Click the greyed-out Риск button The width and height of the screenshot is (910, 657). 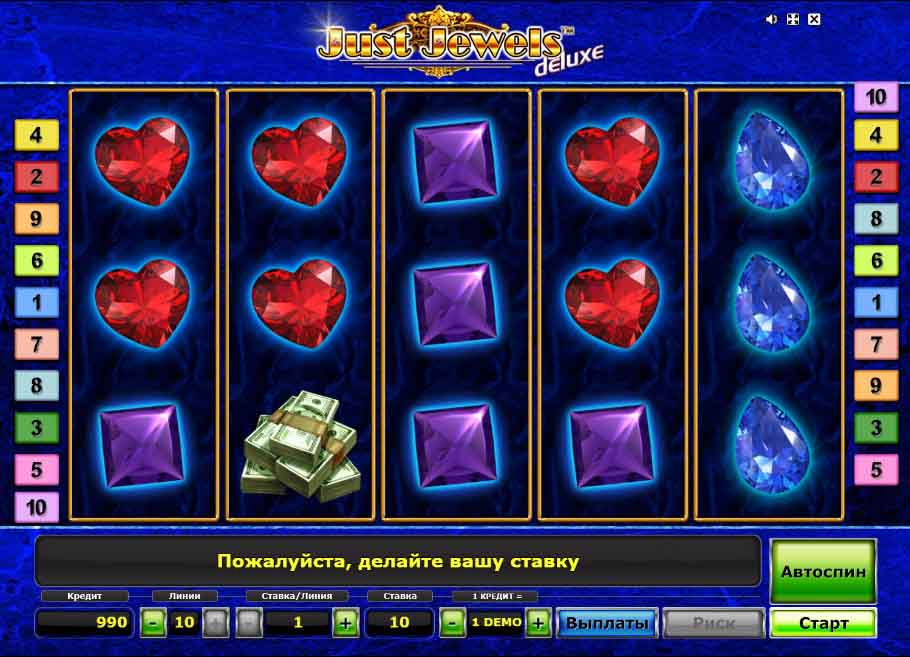coord(713,623)
